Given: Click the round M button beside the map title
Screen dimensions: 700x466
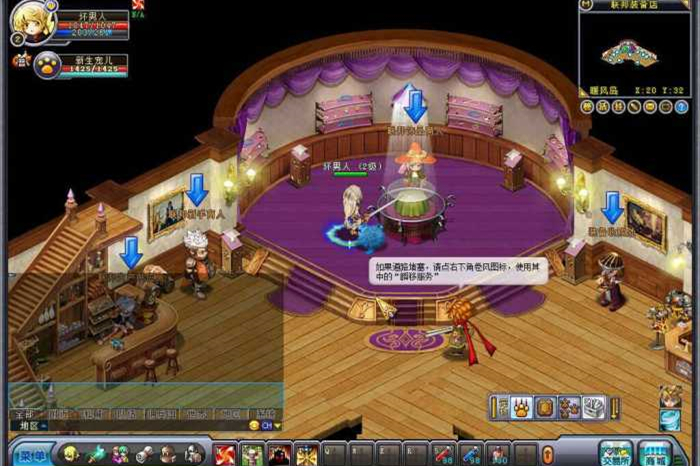Looking at the screenshot, I should click(x=589, y=5).
